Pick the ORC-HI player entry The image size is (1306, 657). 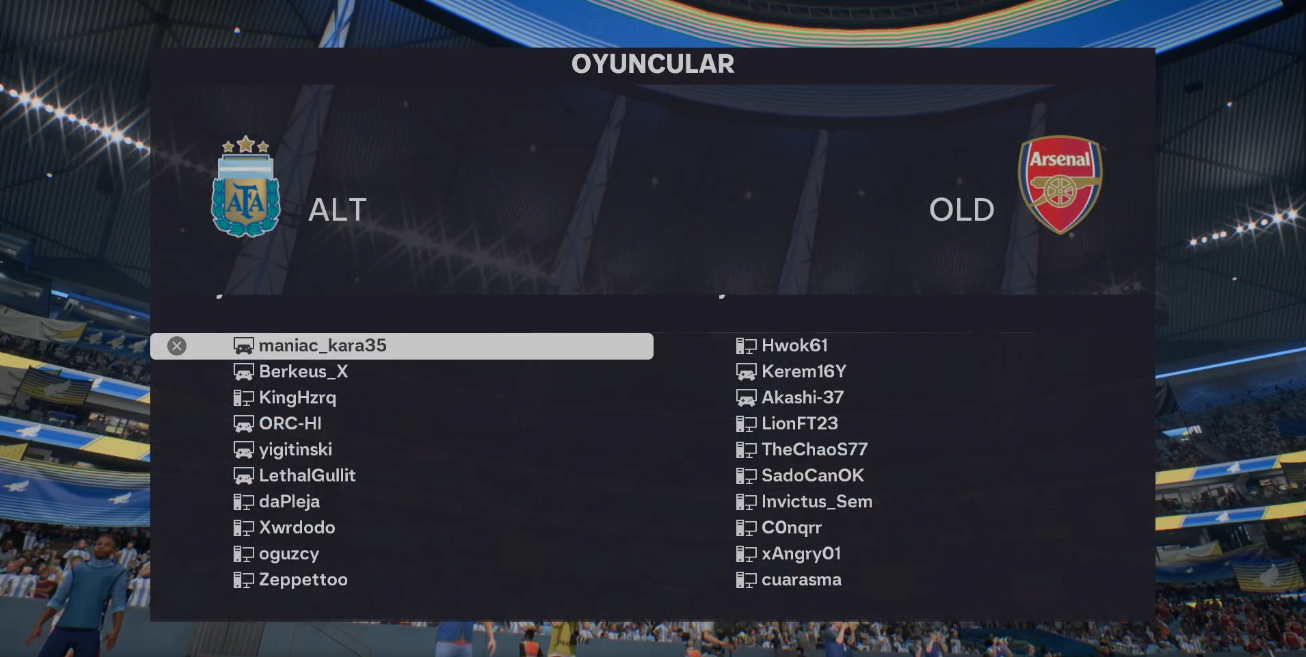pos(290,424)
